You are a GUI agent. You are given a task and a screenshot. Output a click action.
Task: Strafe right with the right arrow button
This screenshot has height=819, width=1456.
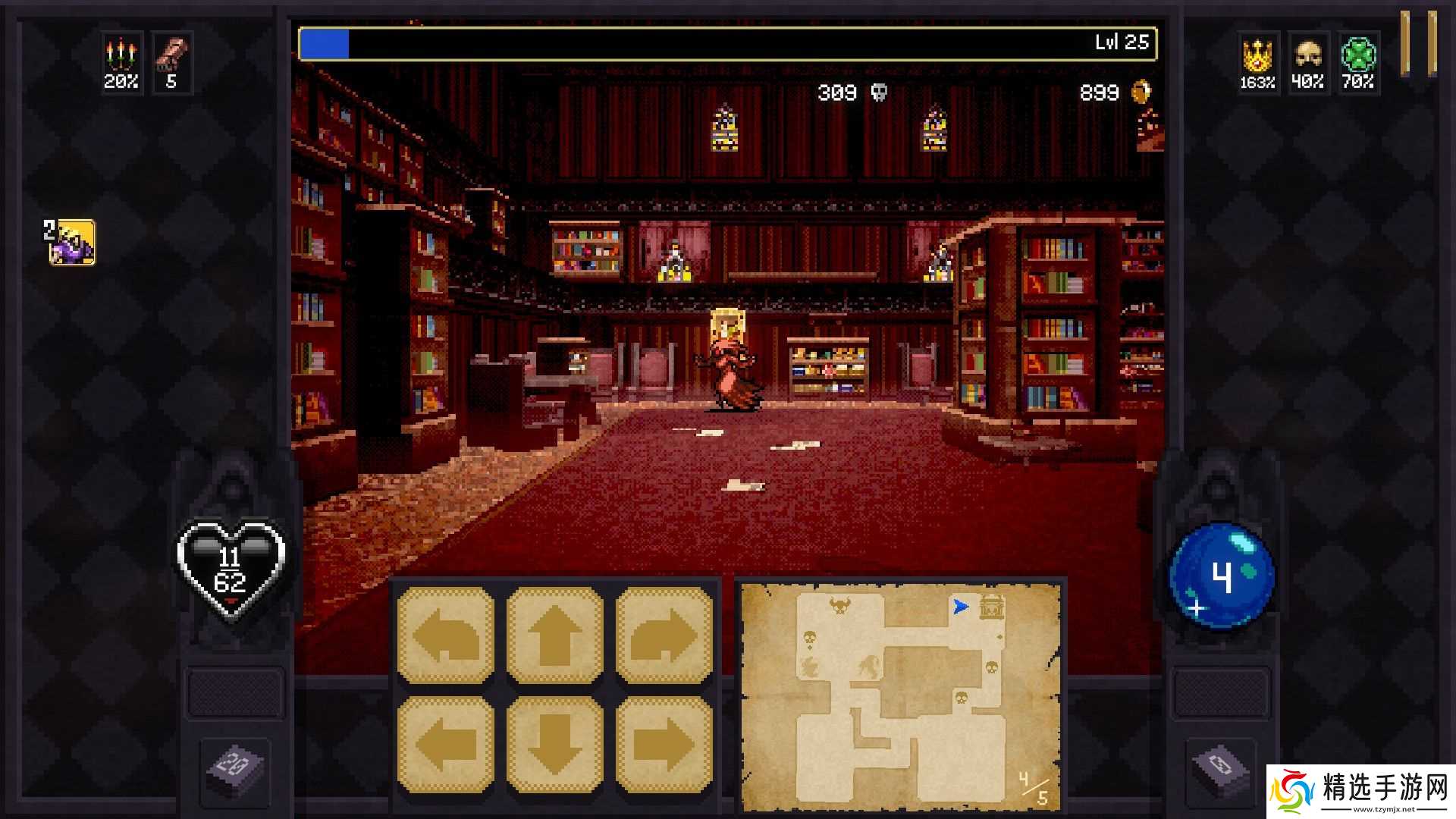664,745
